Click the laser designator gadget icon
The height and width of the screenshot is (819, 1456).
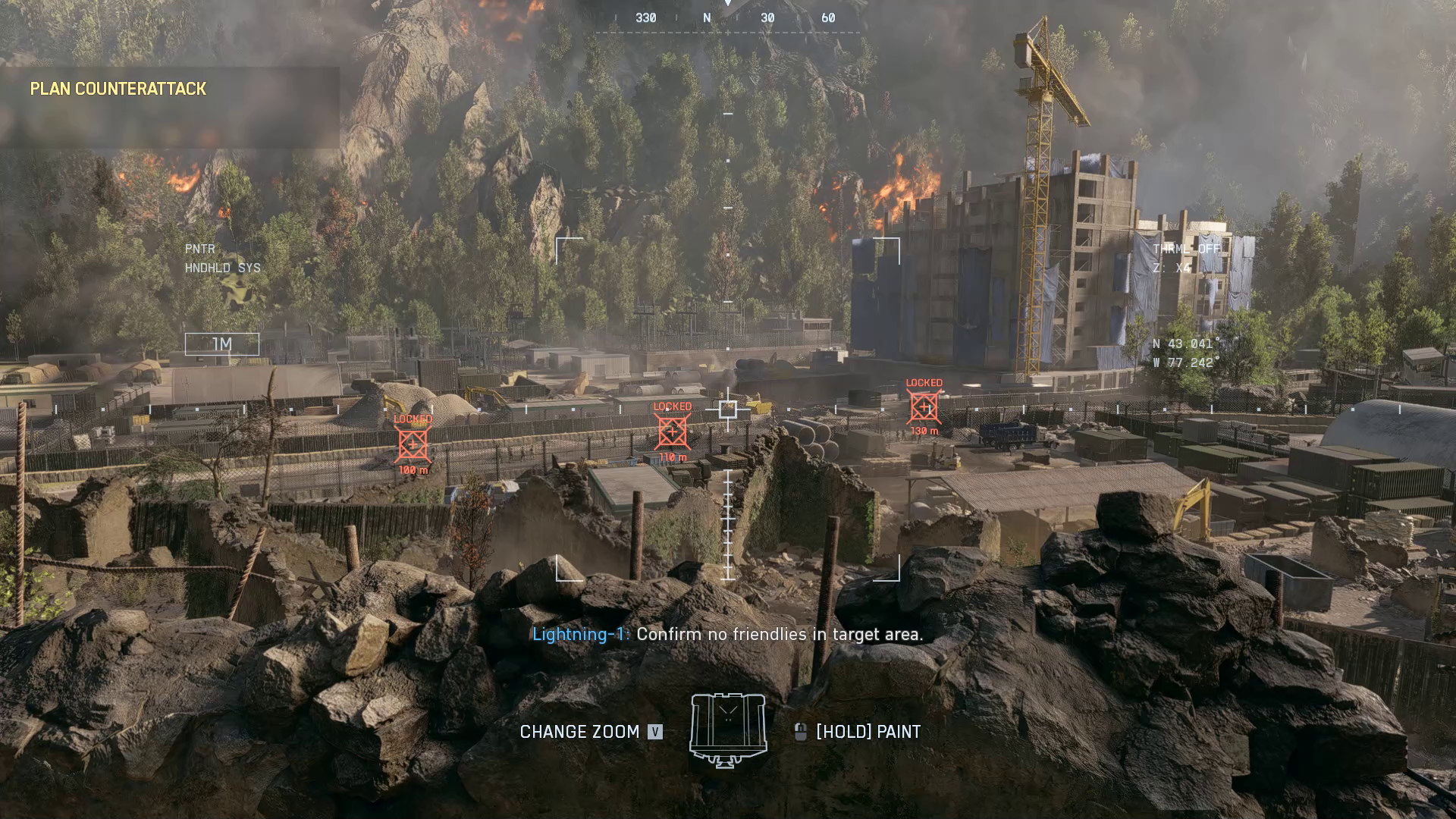728,731
